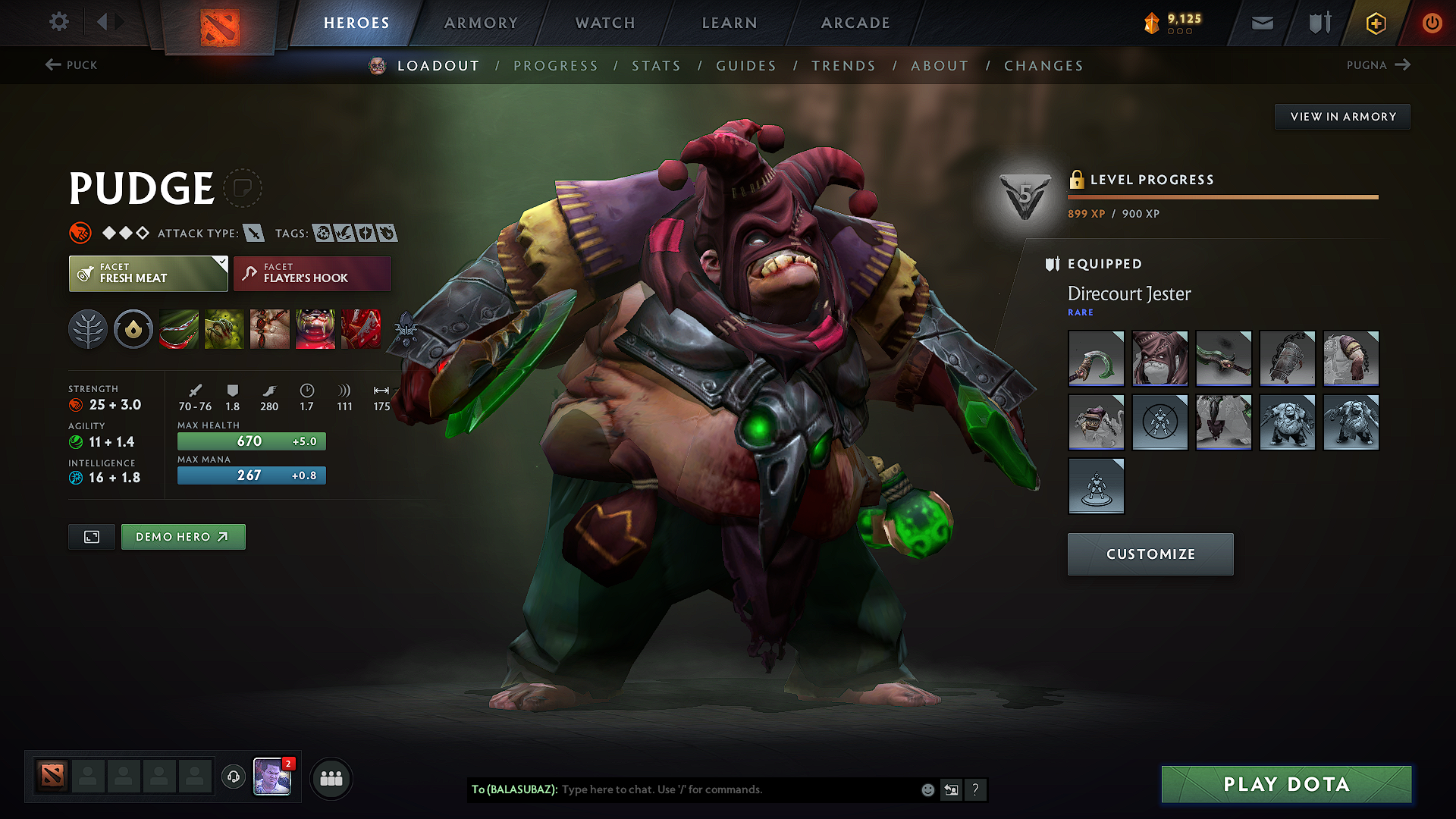The image size is (1456, 819).
Task: Select the Meat Hook ability icon
Action: 179,328
